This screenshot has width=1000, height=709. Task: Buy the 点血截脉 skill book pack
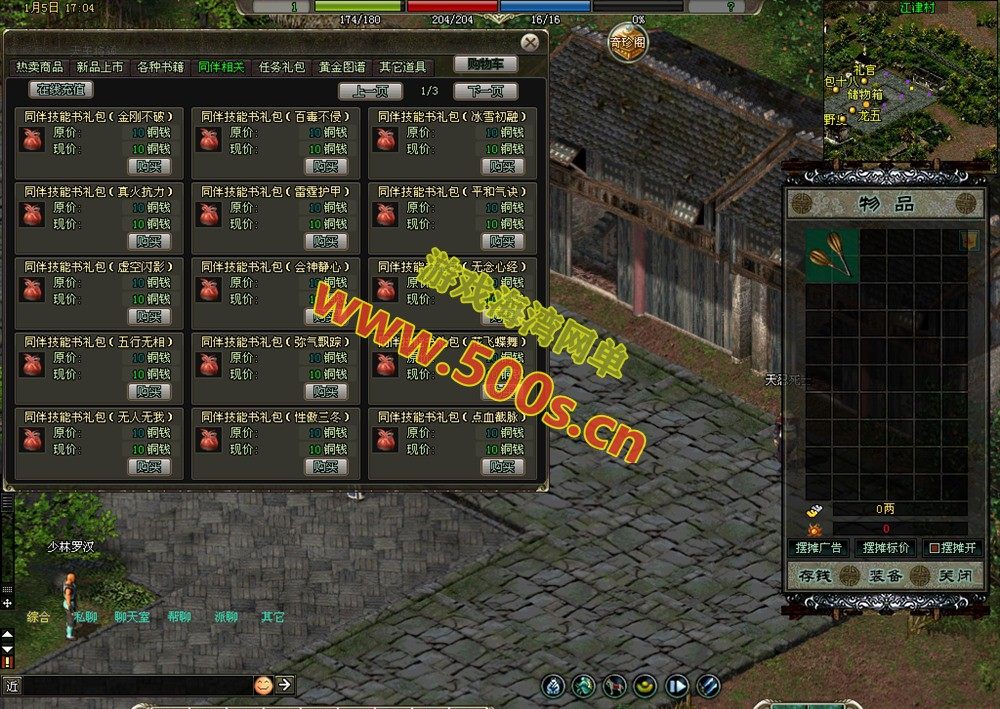(503, 466)
